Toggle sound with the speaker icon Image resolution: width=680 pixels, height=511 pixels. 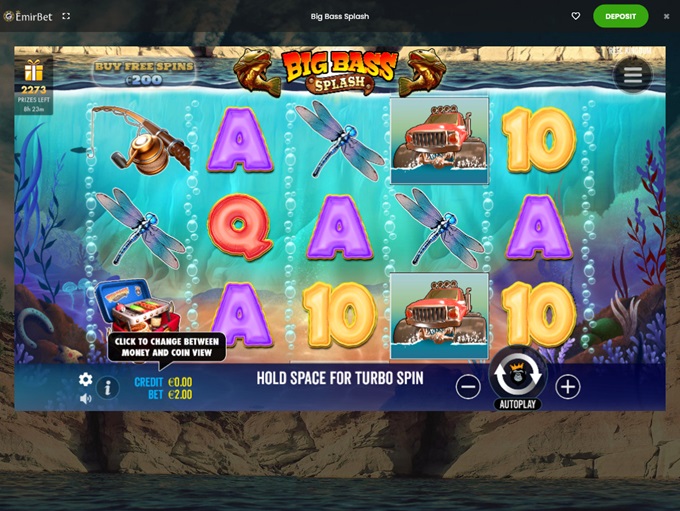[86, 398]
